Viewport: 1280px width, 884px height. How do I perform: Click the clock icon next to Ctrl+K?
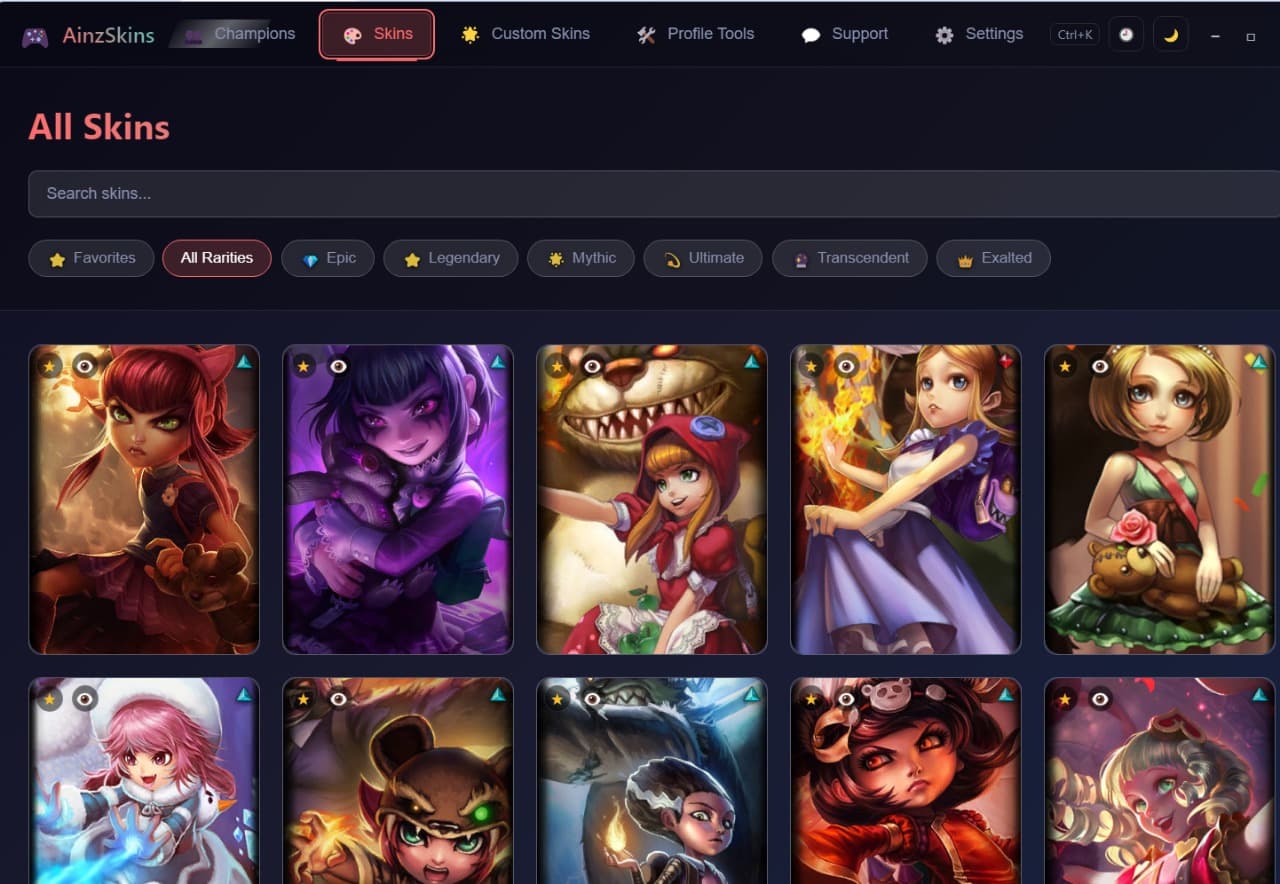(1125, 34)
